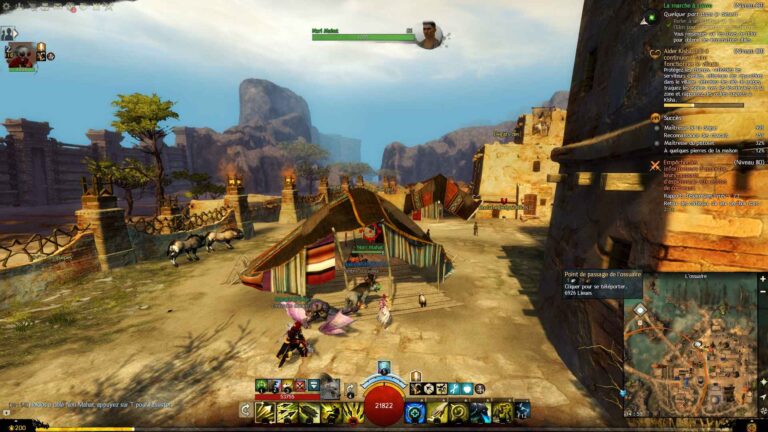The height and width of the screenshot is (432, 768).
Task: Open the pet management down-arrow button
Action: click(313, 386)
